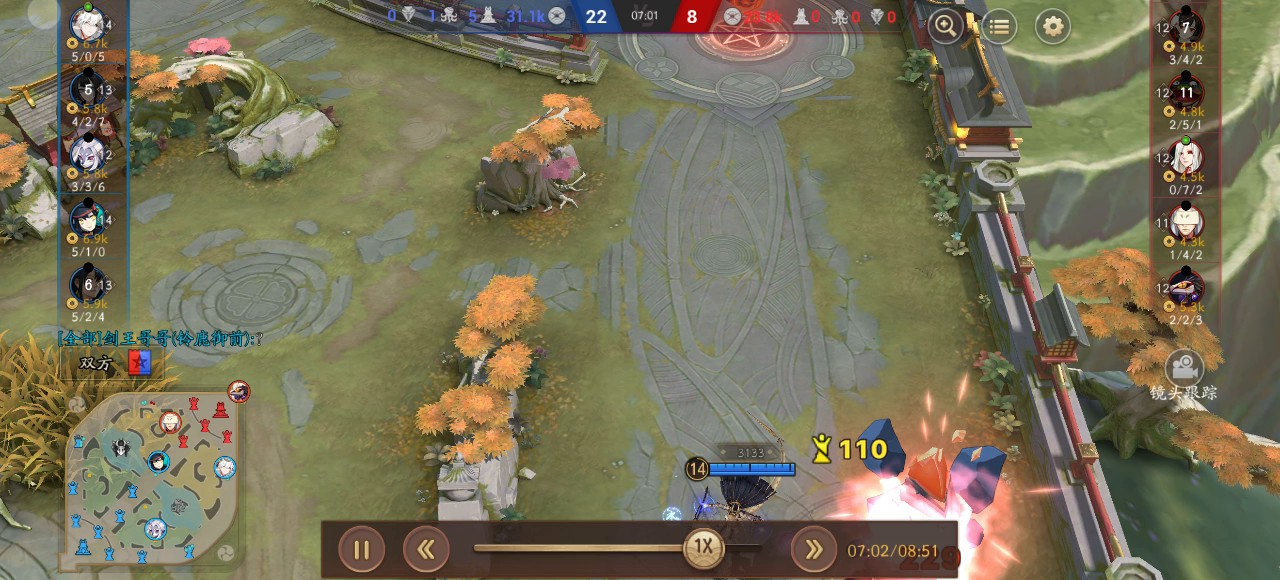
Task: Rewind the replay with the double-left arrow
Action: (x=426, y=549)
